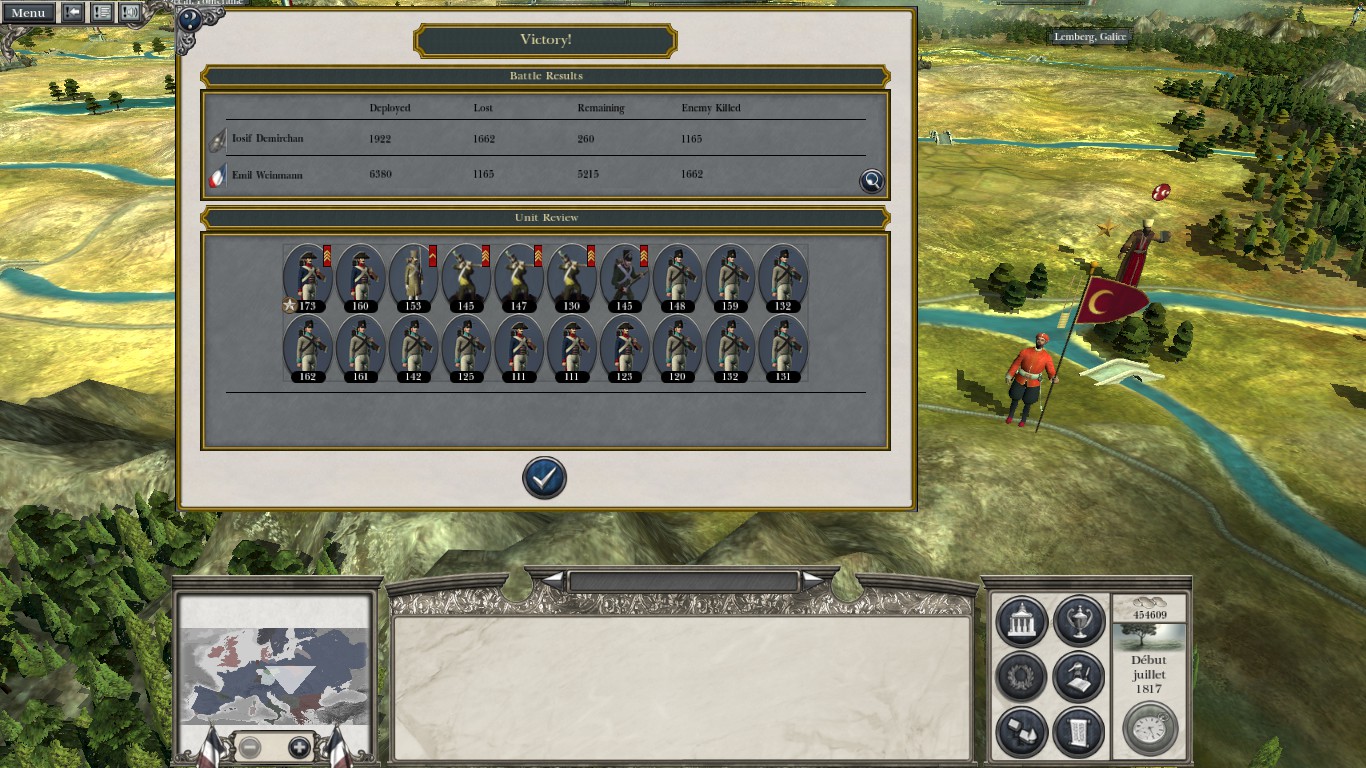Select the unit card showing 160 men

[360, 276]
